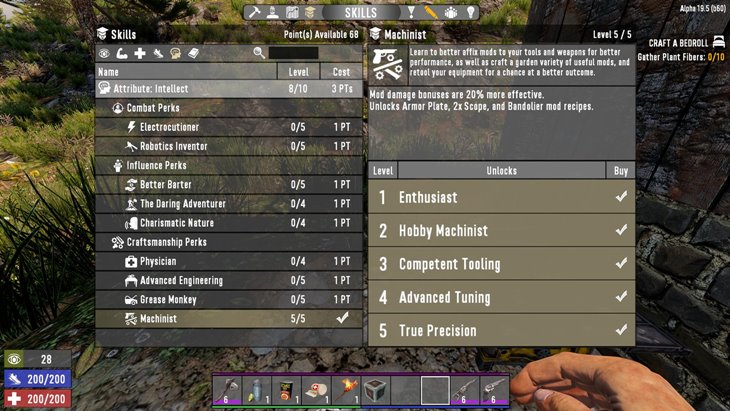This screenshot has width=730, height=411.
Task: Click the skill search text box
Action: [x=293, y=53]
